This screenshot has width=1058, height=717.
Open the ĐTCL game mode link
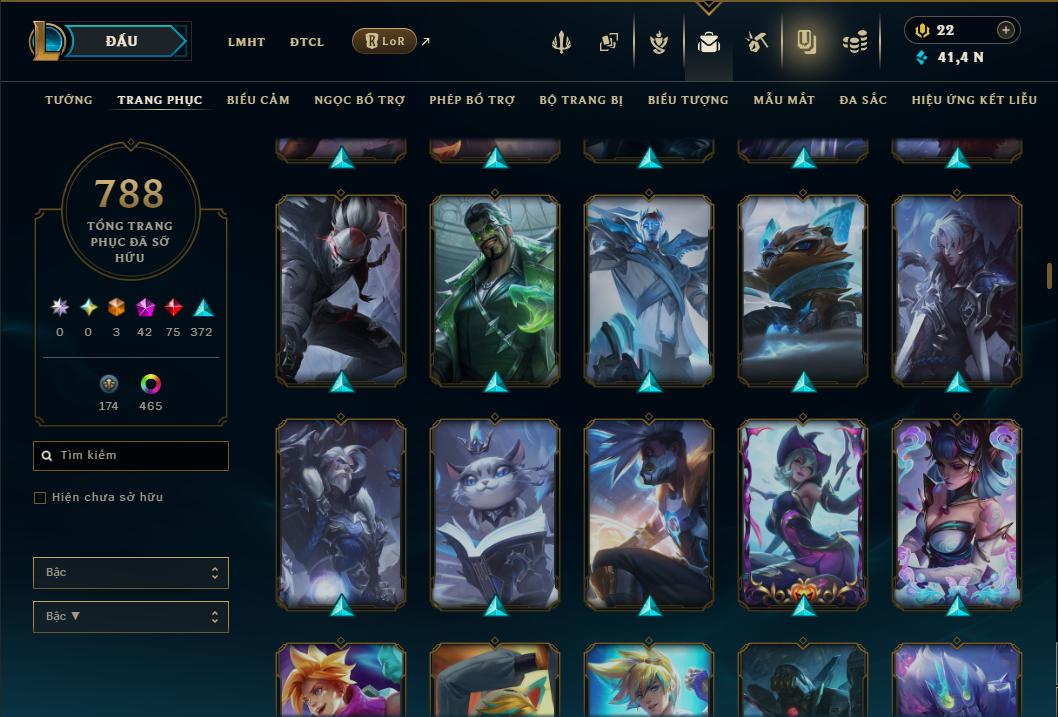click(x=307, y=42)
